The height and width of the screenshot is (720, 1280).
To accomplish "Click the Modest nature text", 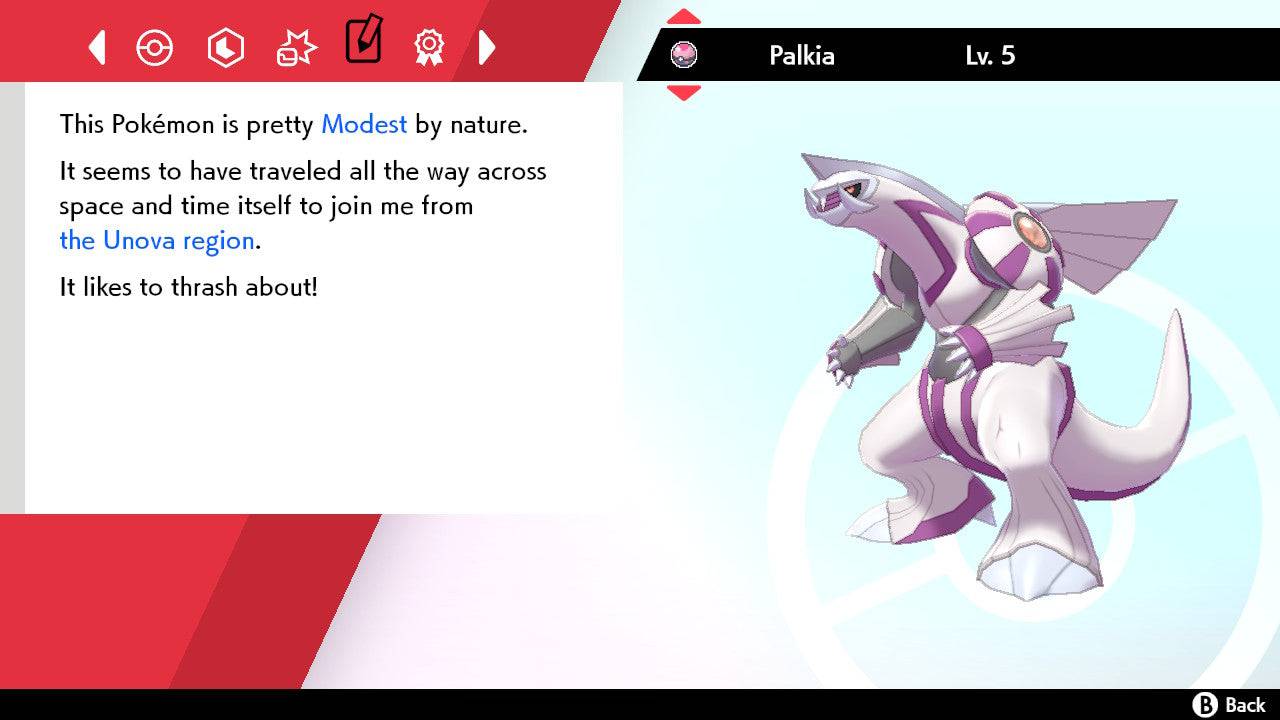I will (362, 124).
